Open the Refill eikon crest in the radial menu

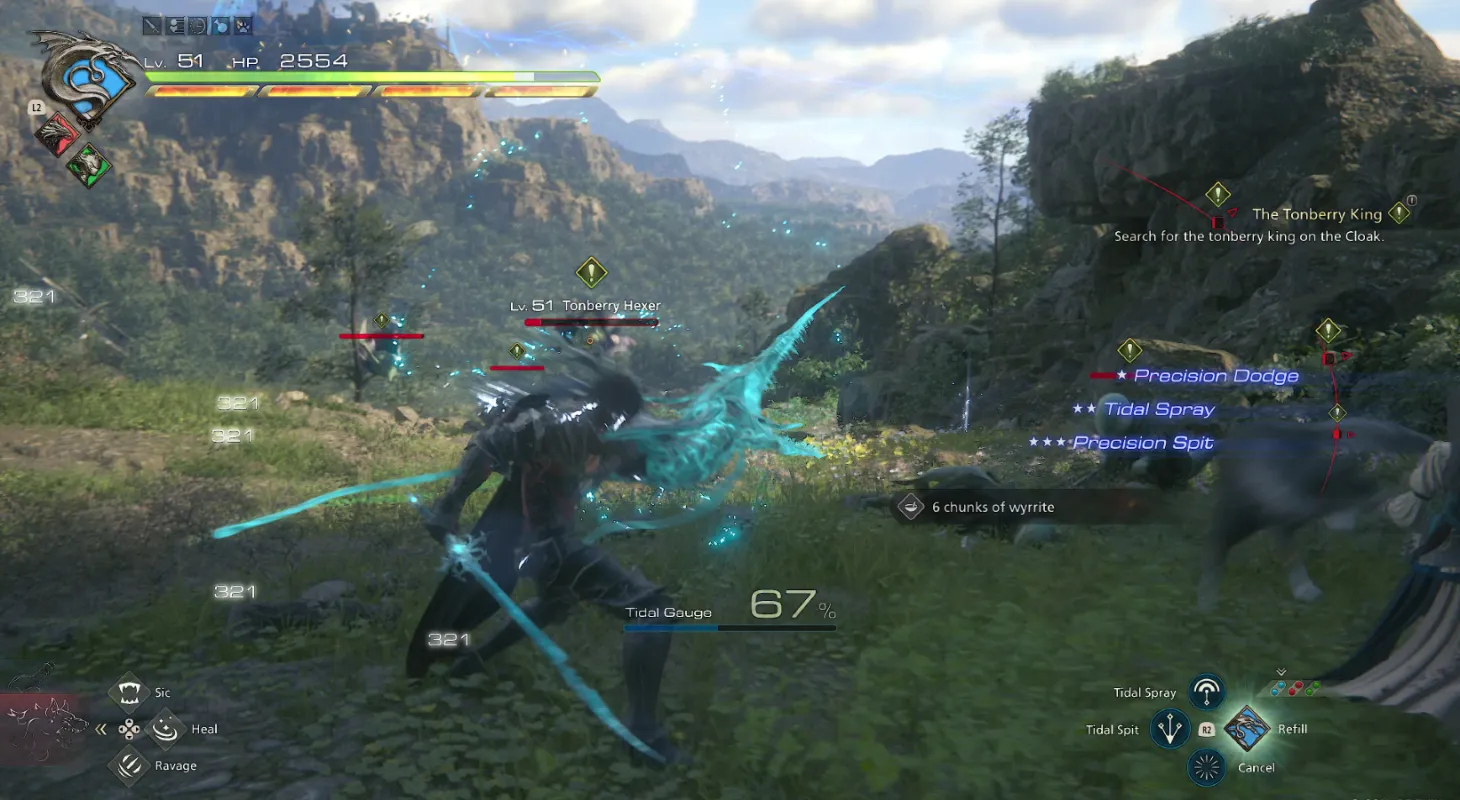click(x=1247, y=729)
